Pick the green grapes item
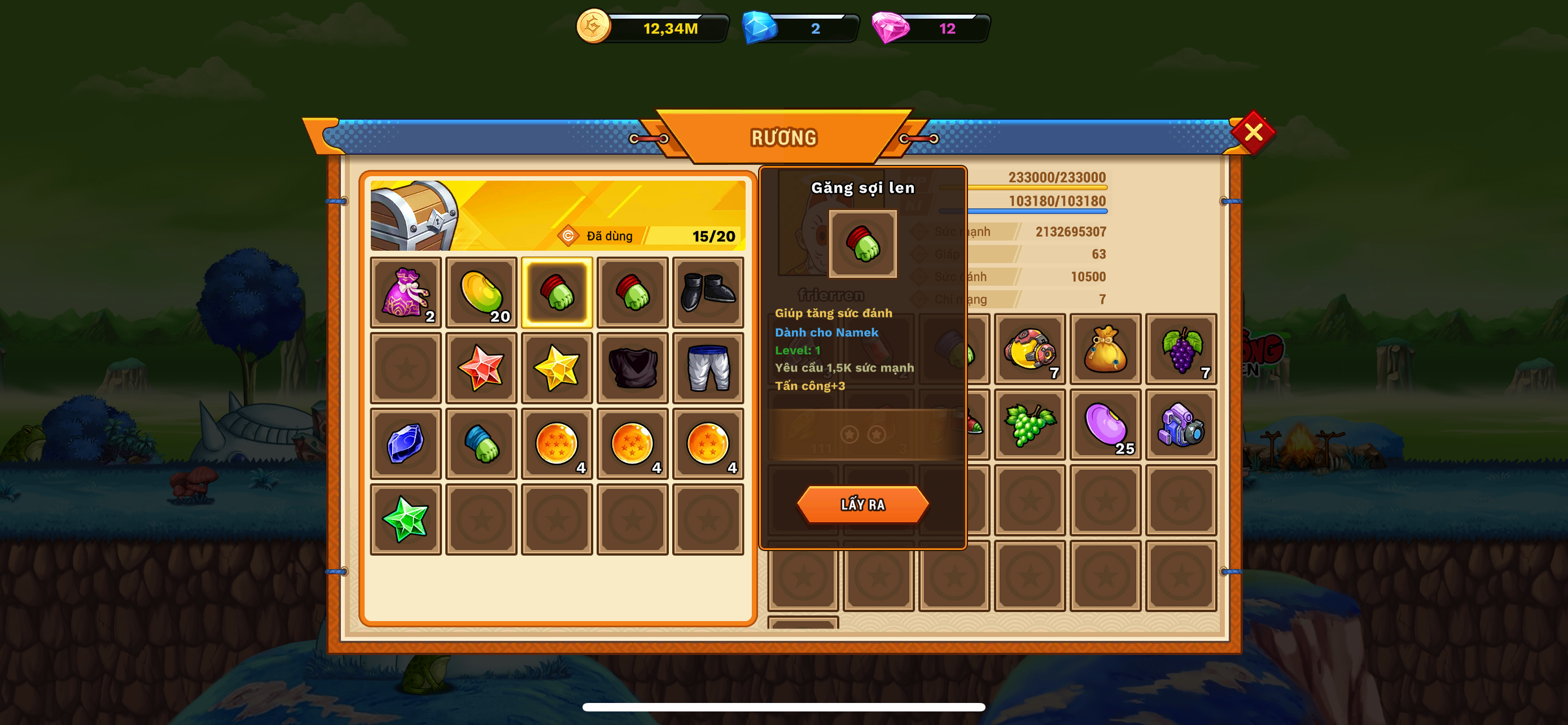Image resolution: width=1568 pixels, height=725 pixels. (1030, 425)
